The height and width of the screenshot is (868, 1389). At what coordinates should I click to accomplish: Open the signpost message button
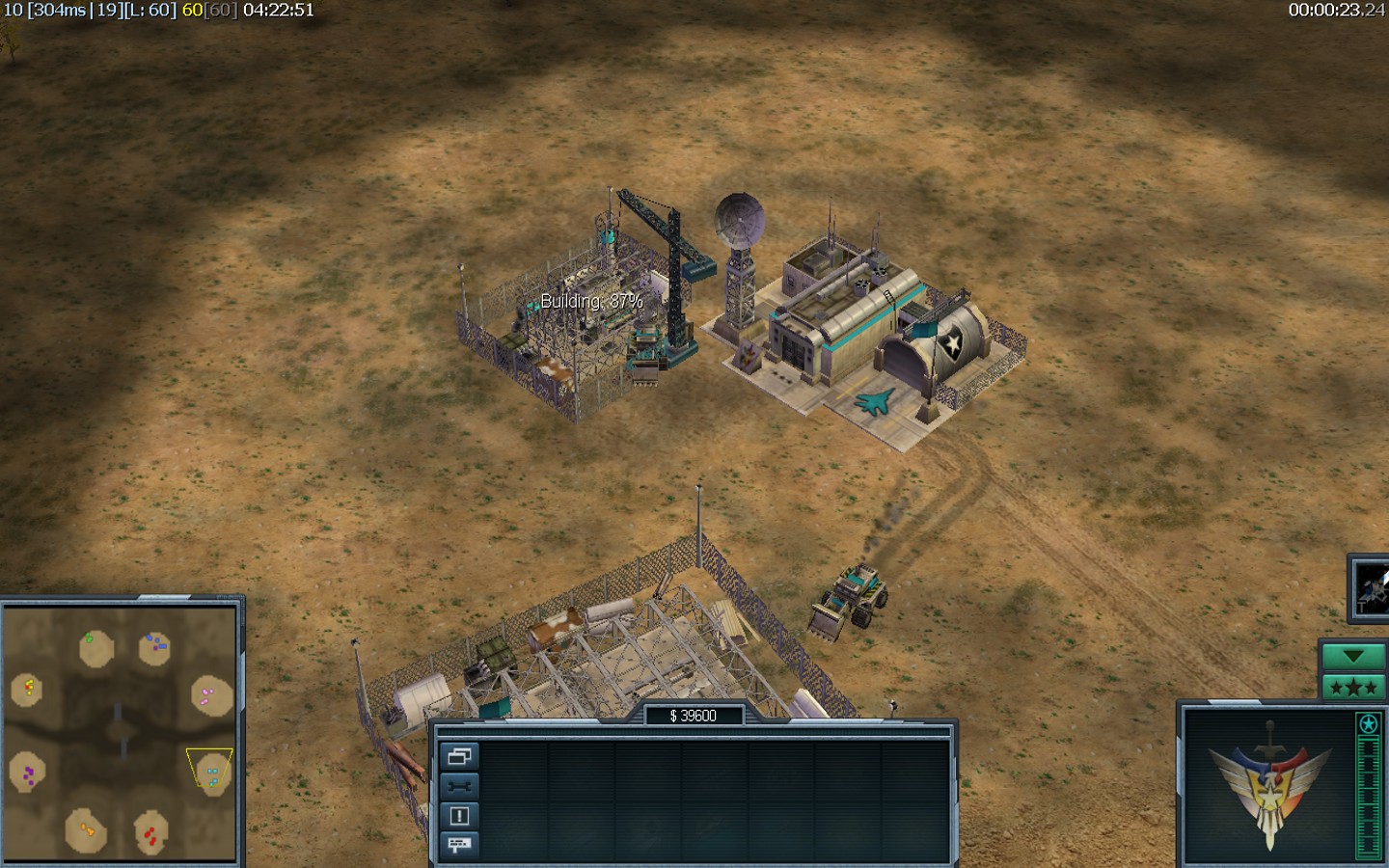click(x=459, y=845)
